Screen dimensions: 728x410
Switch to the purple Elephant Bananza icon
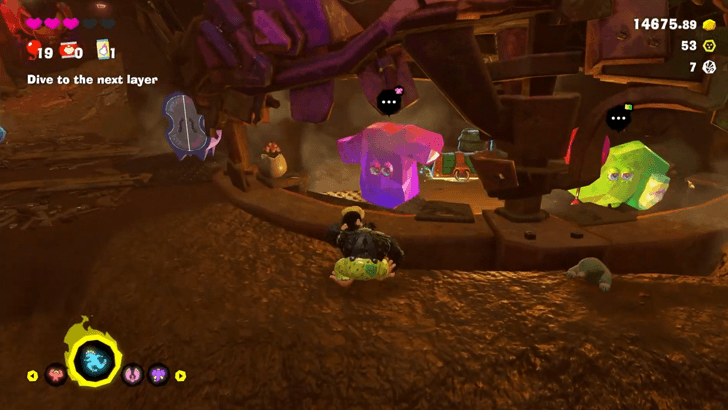(157, 376)
